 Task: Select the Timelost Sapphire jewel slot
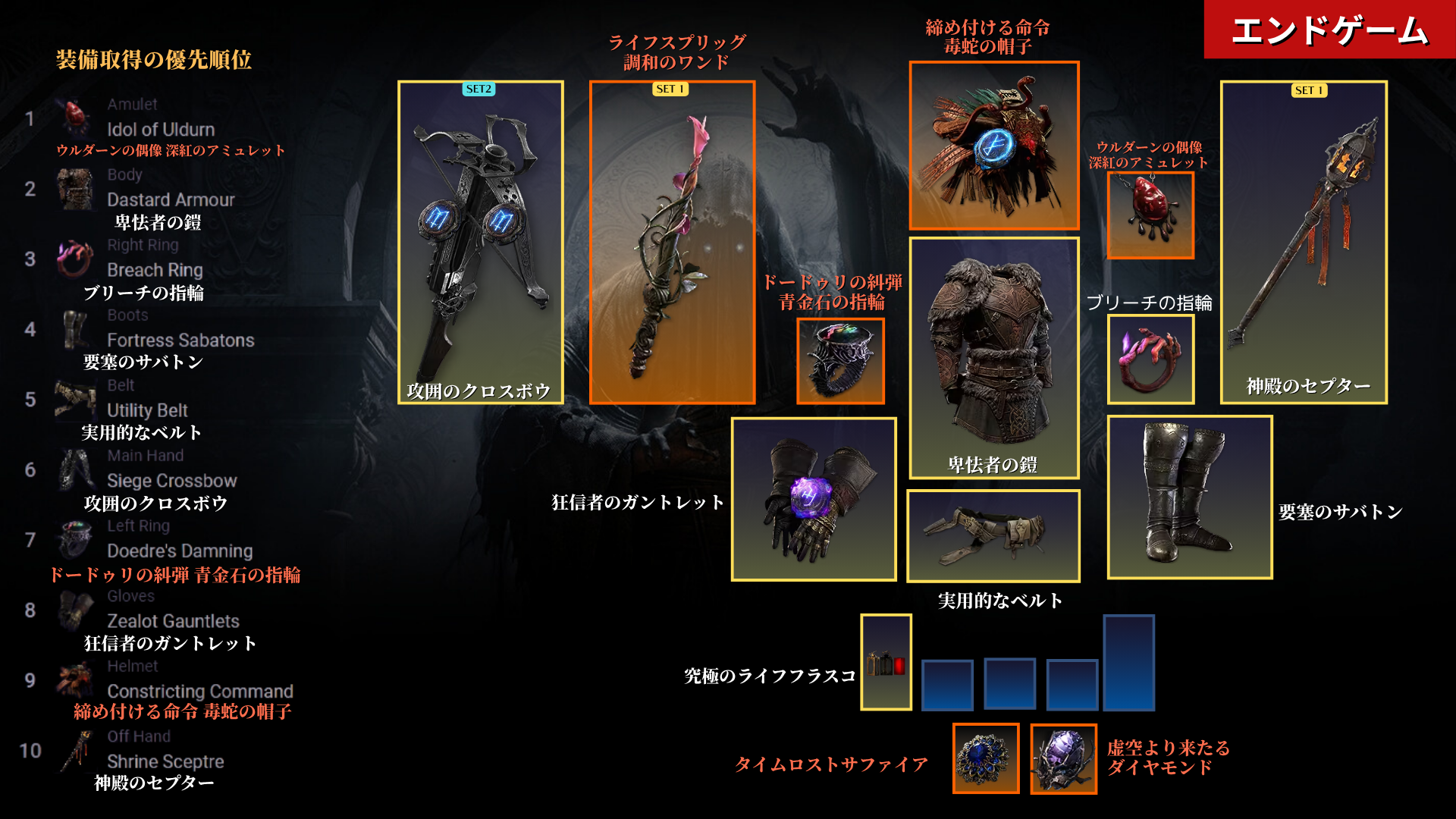(x=985, y=758)
